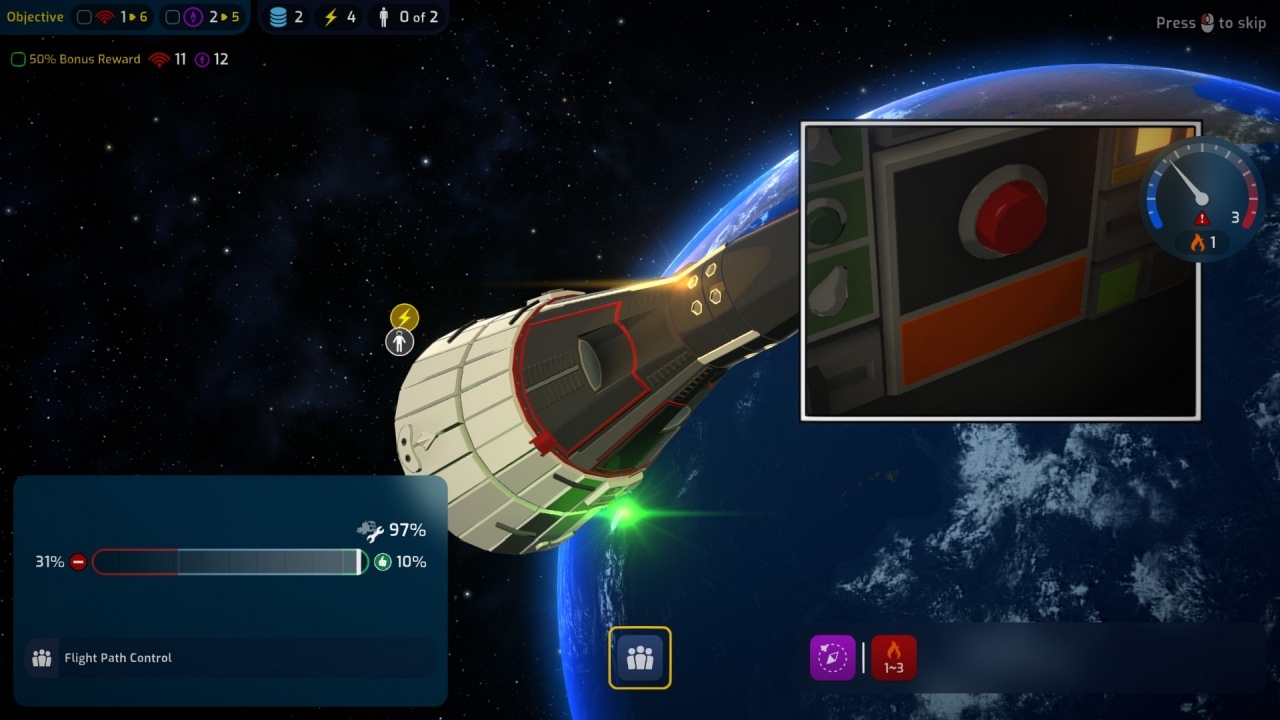Image resolution: width=1280 pixels, height=720 pixels.
Task: Click the purple navigation compass icon
Action: pos(832,657)
